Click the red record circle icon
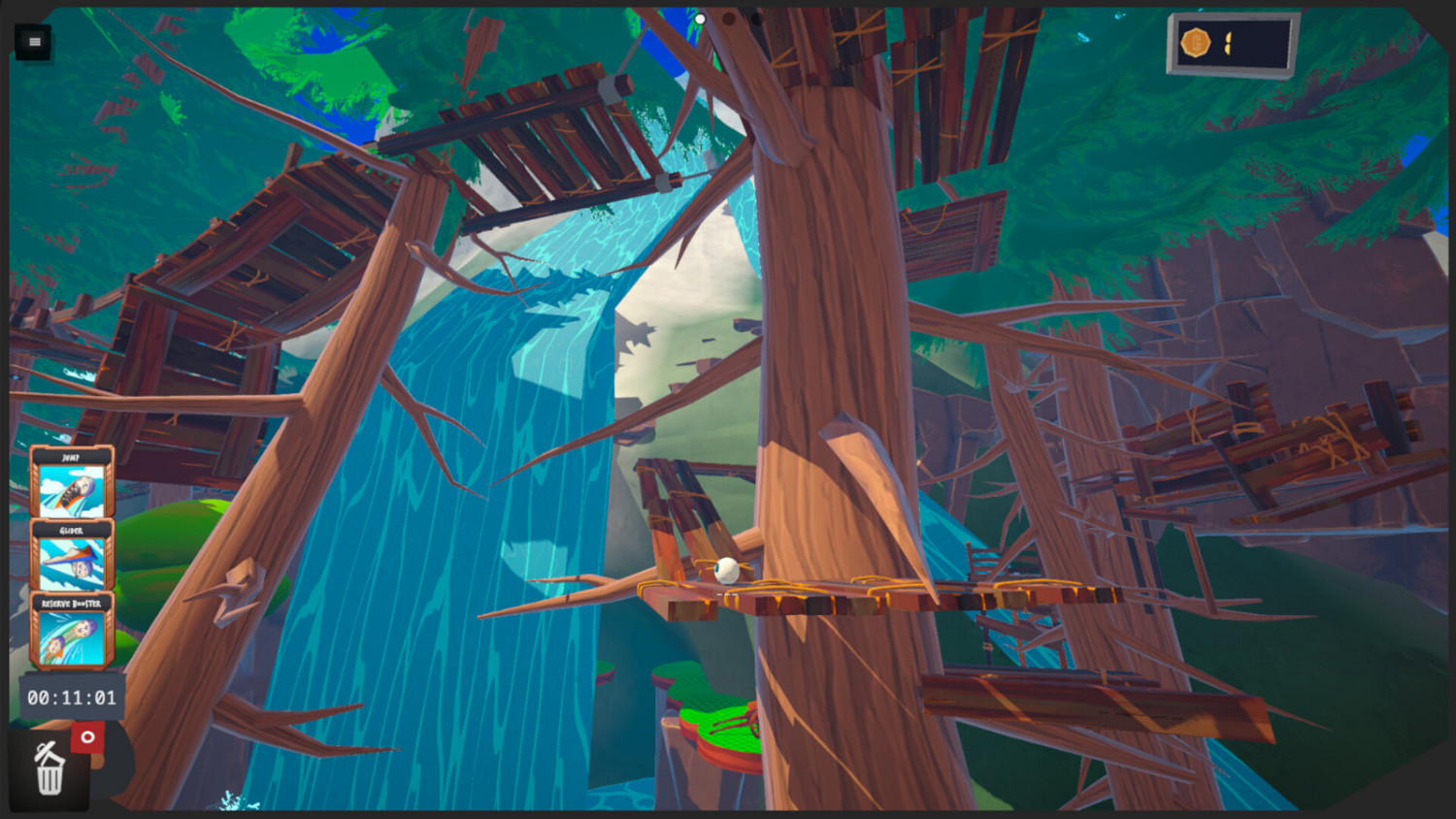Viewport: 1456px width, 819px height. point(88,737)
